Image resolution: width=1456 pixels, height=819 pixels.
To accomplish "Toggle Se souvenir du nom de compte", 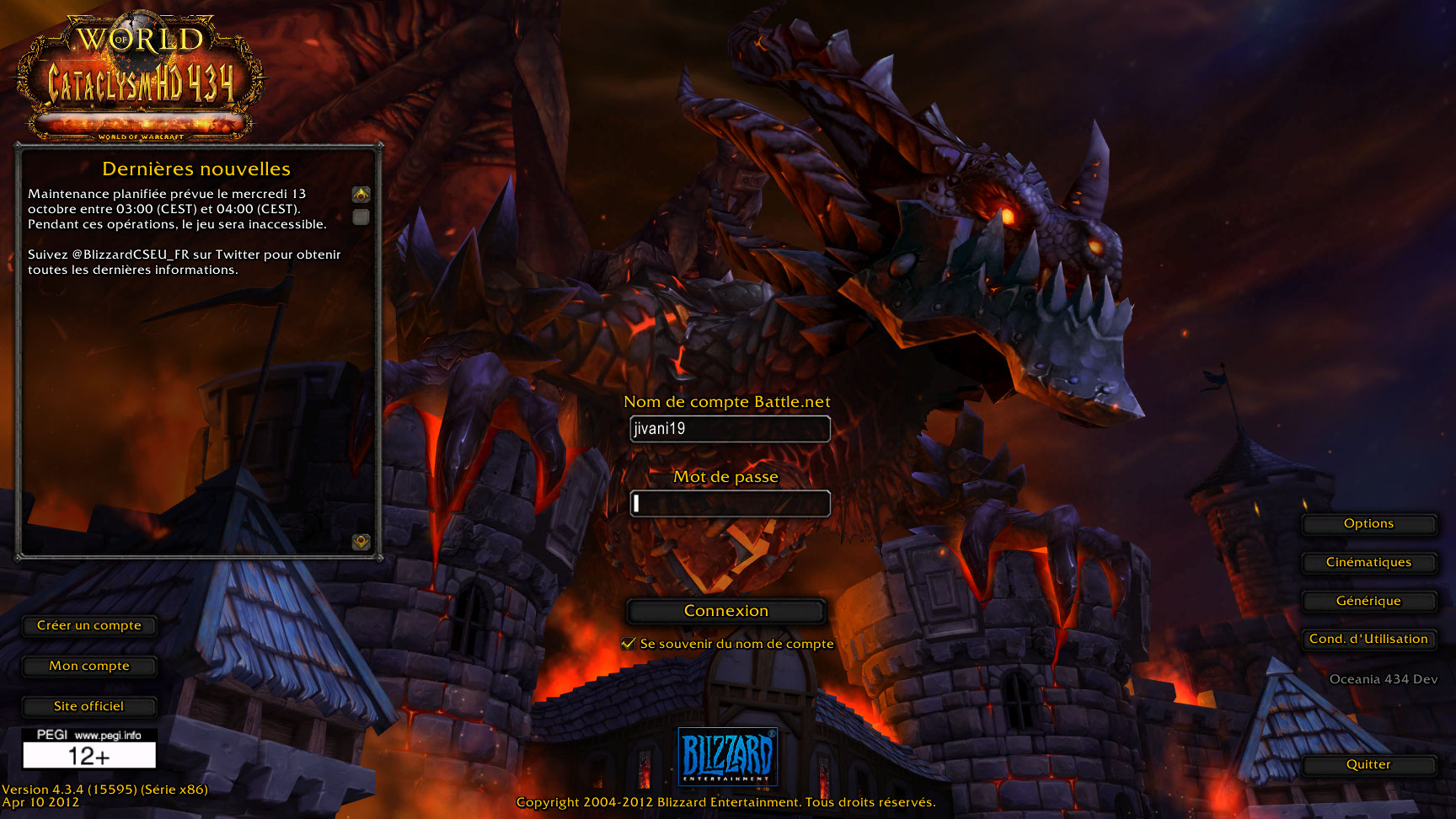I will point(629,644).
